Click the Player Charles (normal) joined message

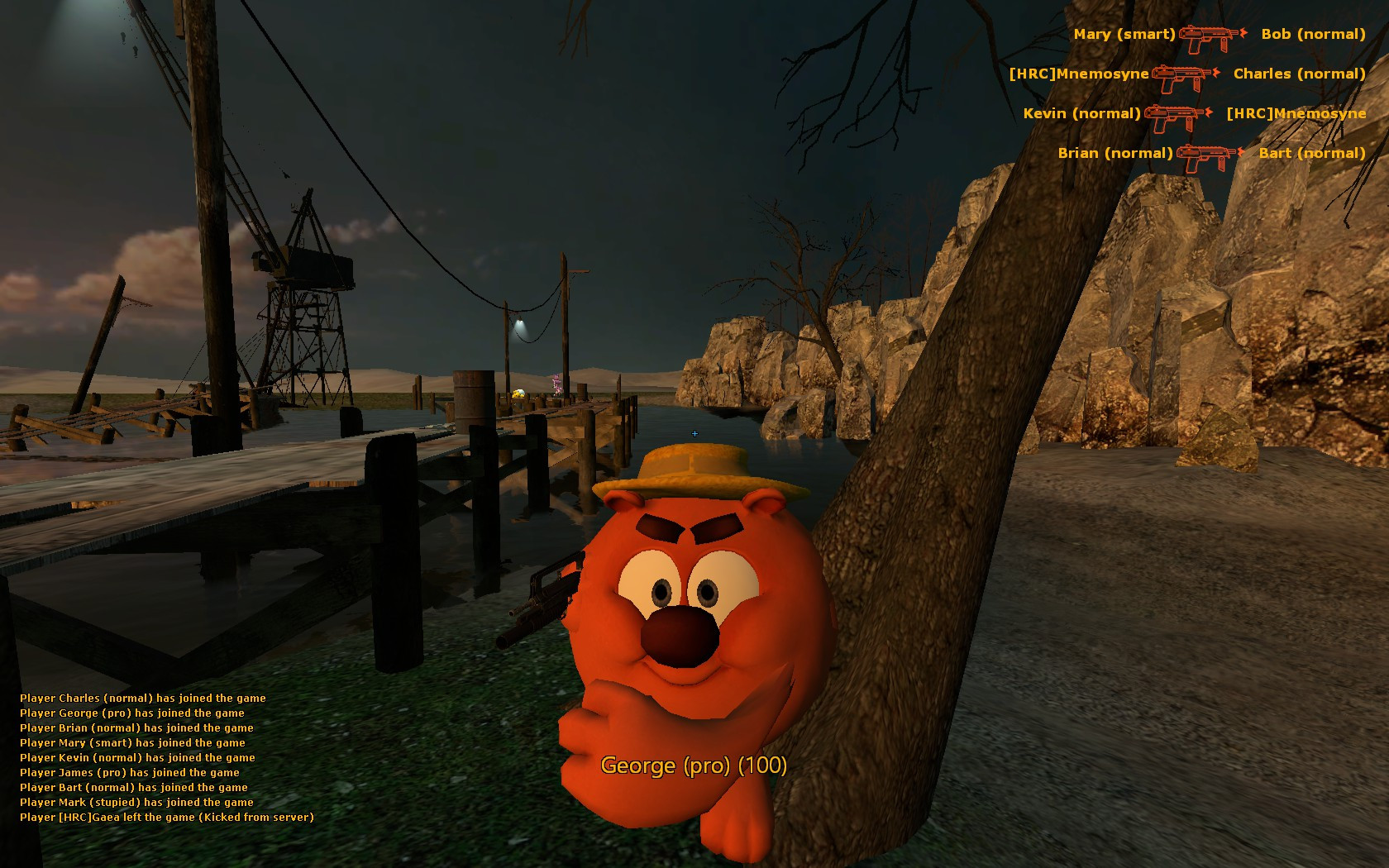[x=142, y=698]
